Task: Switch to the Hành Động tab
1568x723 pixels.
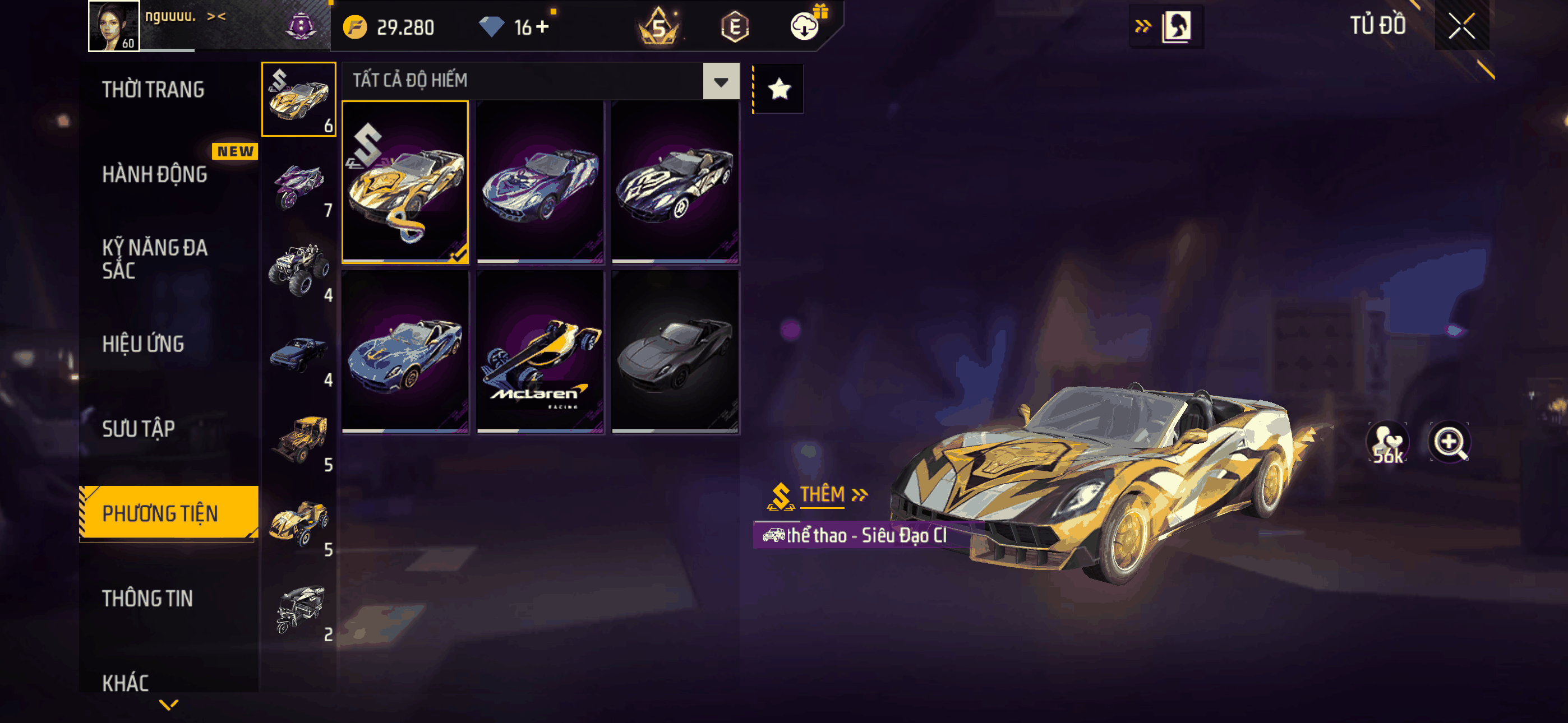Action: pyautogui.click(x=155, y=175)
